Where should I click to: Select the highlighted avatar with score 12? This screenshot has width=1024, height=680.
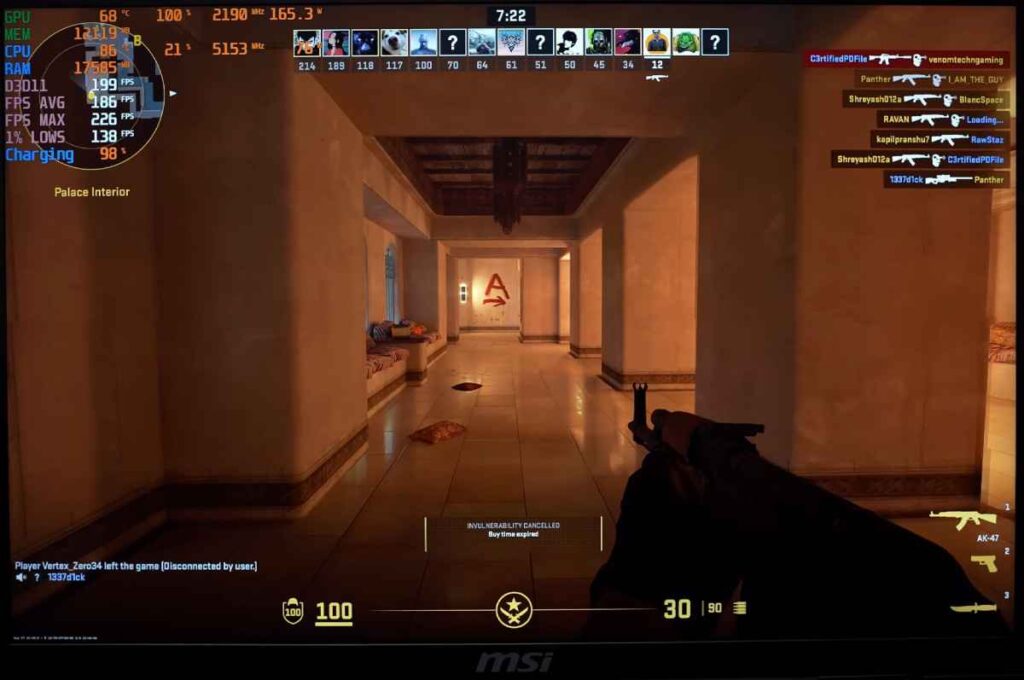pos(656,42)
